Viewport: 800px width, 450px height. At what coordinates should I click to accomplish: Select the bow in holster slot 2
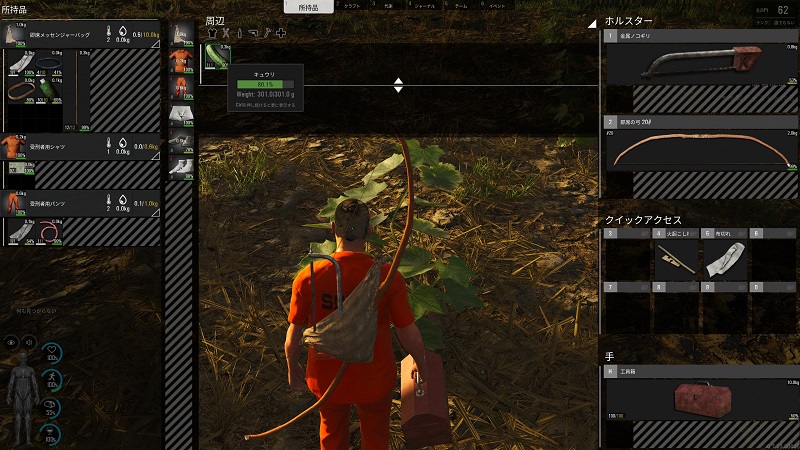(x=698, y=147)
